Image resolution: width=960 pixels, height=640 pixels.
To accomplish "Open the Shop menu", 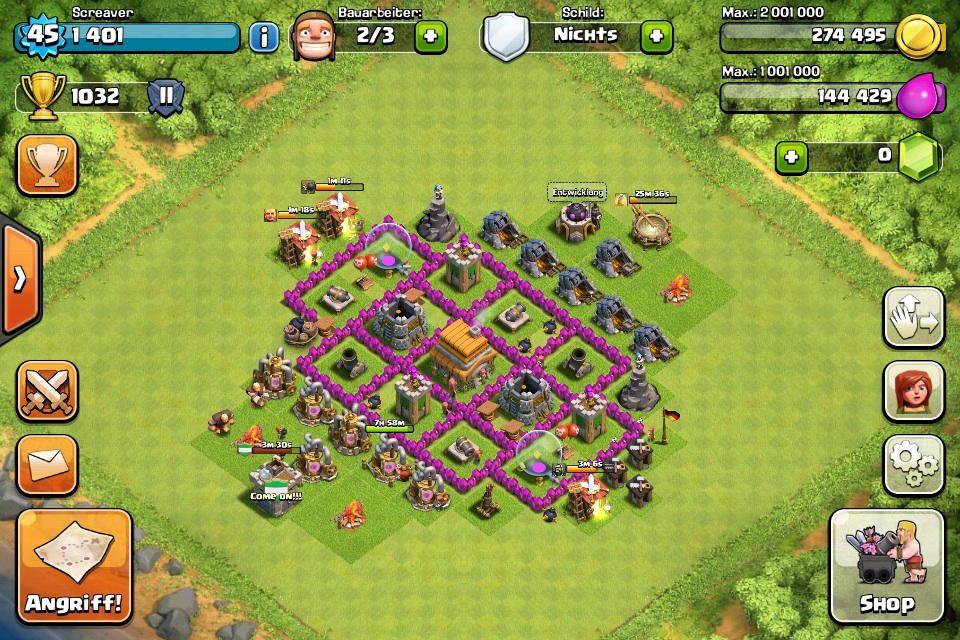I will coord(887,566).
